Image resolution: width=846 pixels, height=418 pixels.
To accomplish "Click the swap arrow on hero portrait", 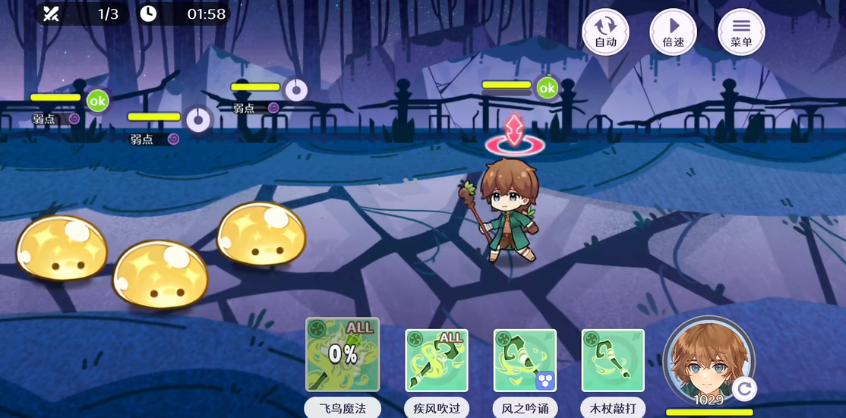I will (x=743, y=388).
